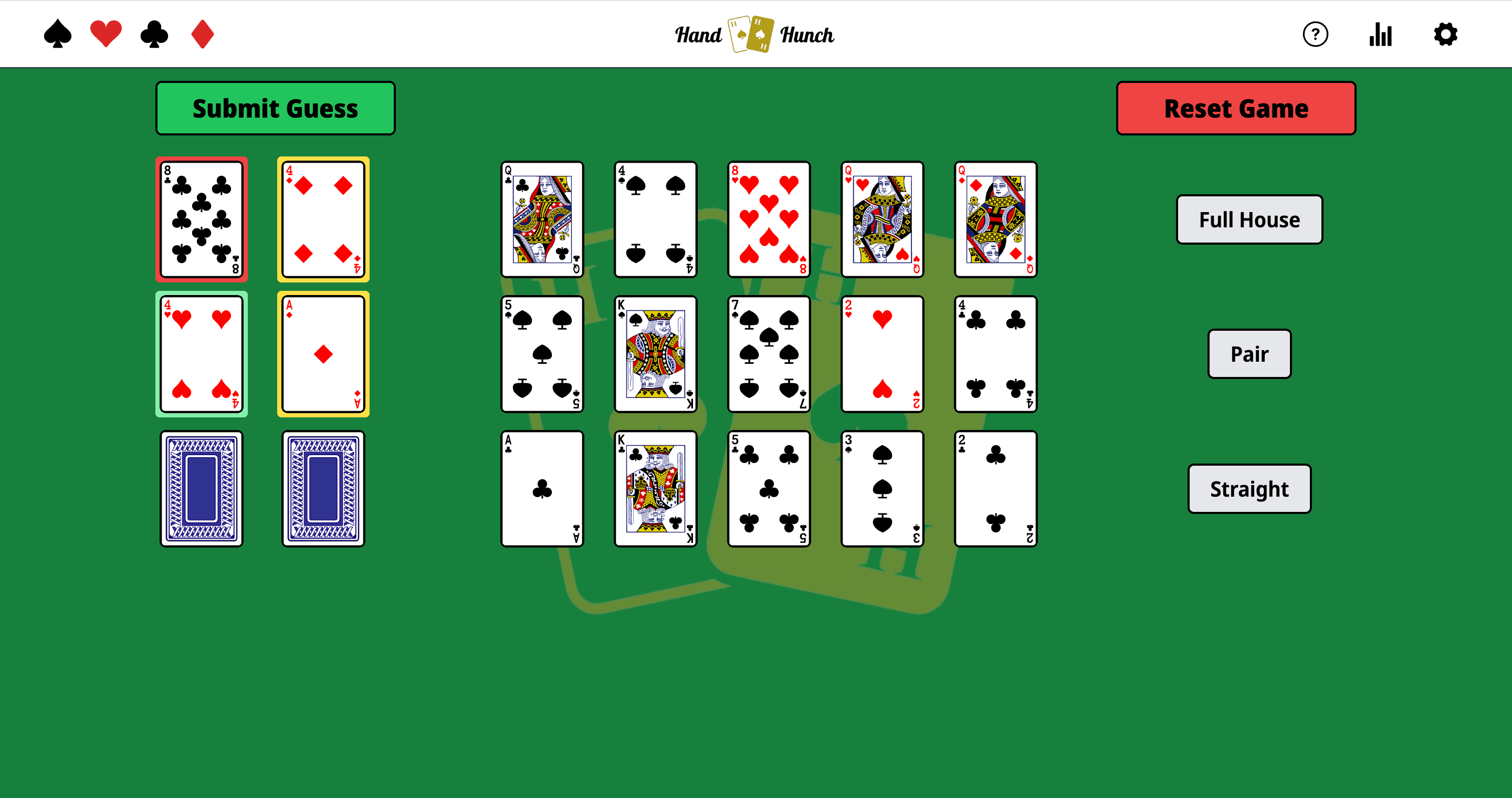The height and width of the screenshot is (798, 1512).
Task: Open the help question mark icon
Action: pyautogui.click(x=1315, y=35)
